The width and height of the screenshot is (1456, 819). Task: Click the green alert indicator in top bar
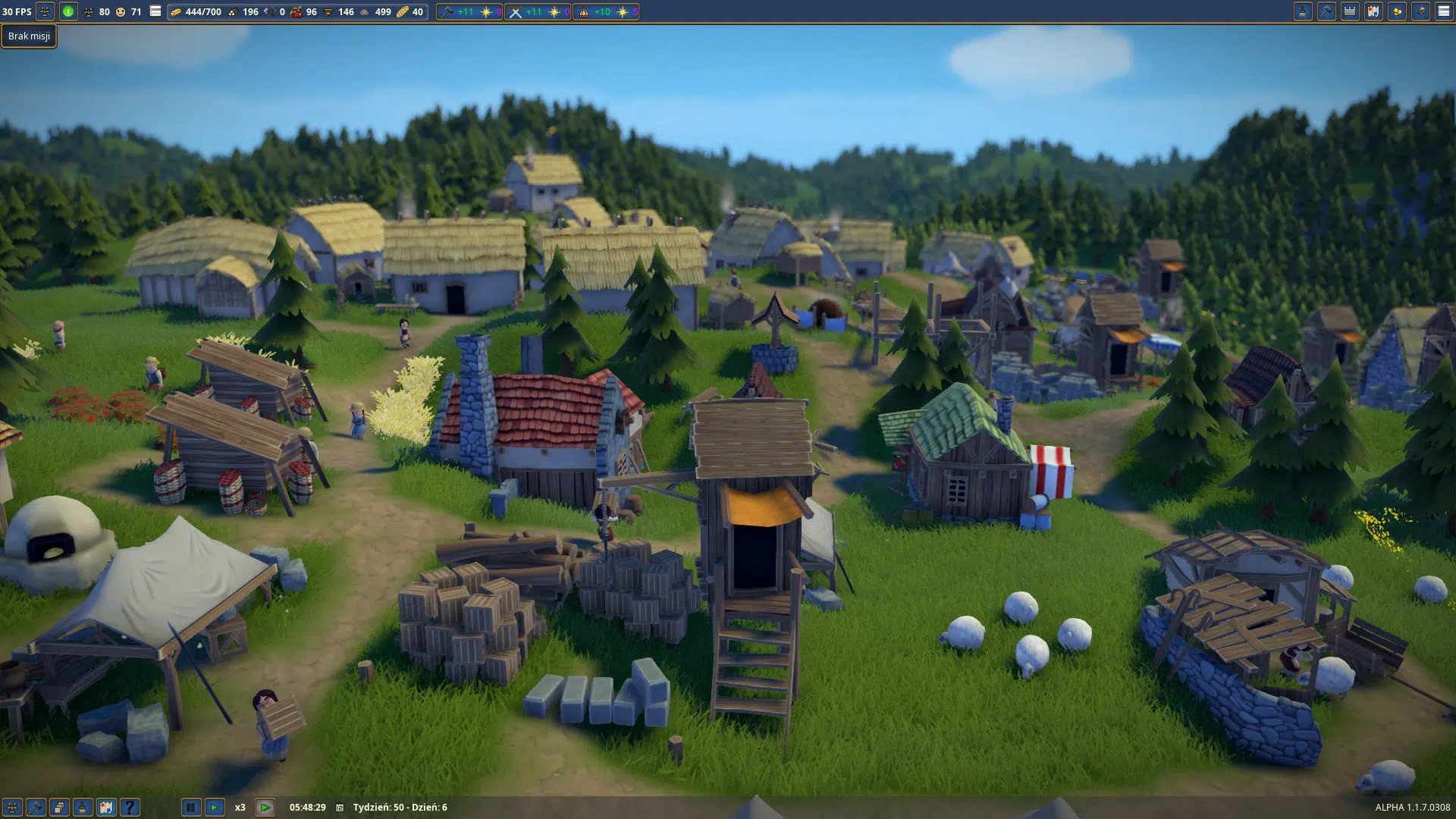point(68,11)
